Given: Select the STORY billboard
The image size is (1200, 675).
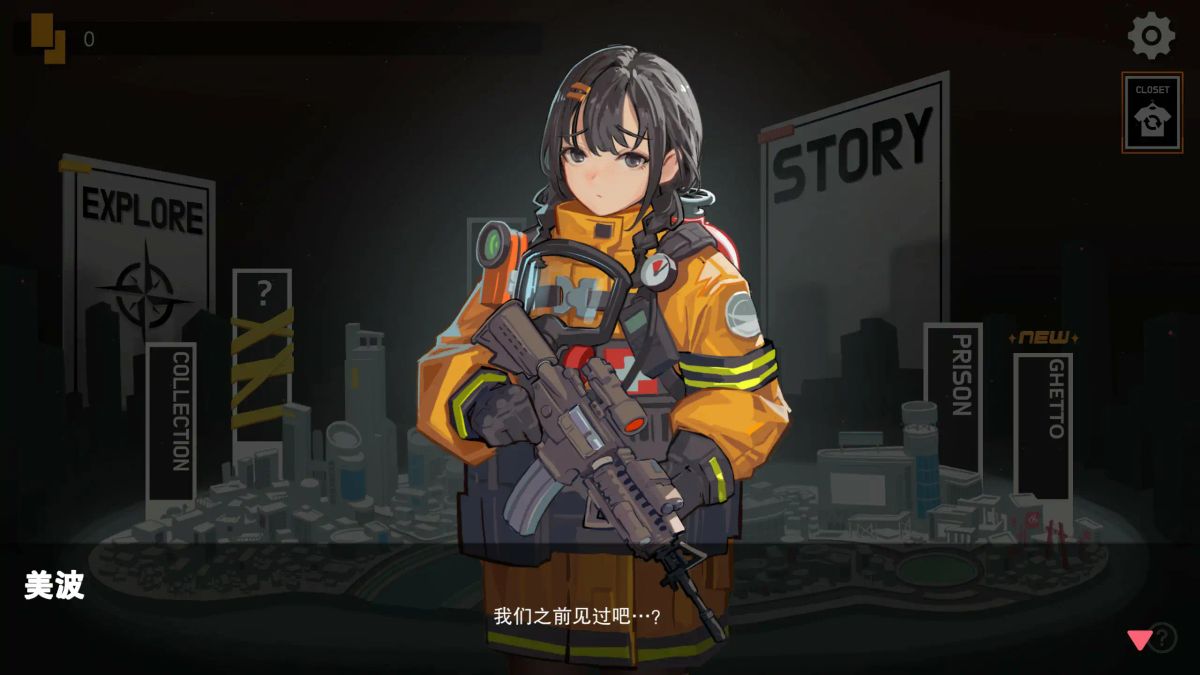Looking at the screenshot, I should coord(853,200).
